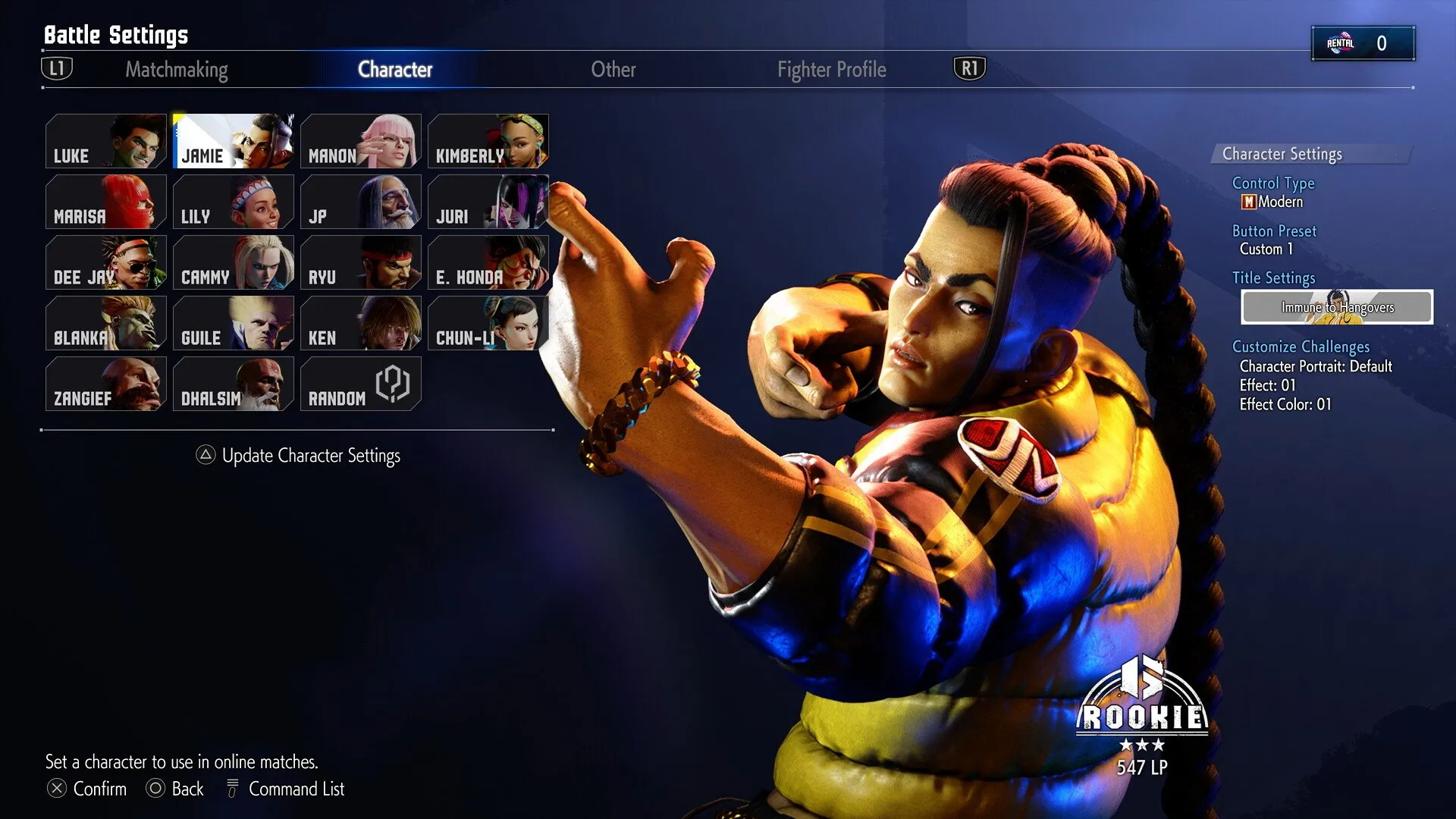Image resolution: width=1456 pixels, height=819 pixels.
Task: Select Kimberly's character tile
Action: click(488, 141)
